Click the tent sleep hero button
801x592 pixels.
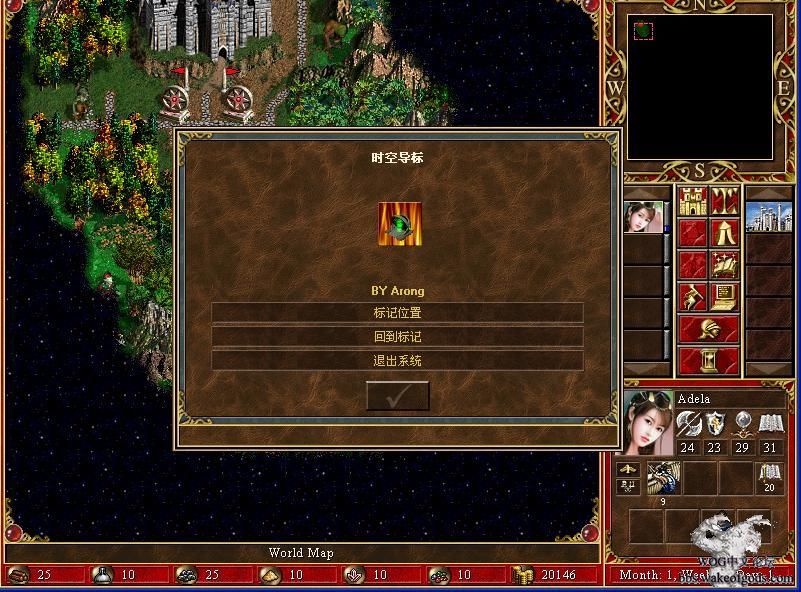pyautogui.click(x=724, y=233)
